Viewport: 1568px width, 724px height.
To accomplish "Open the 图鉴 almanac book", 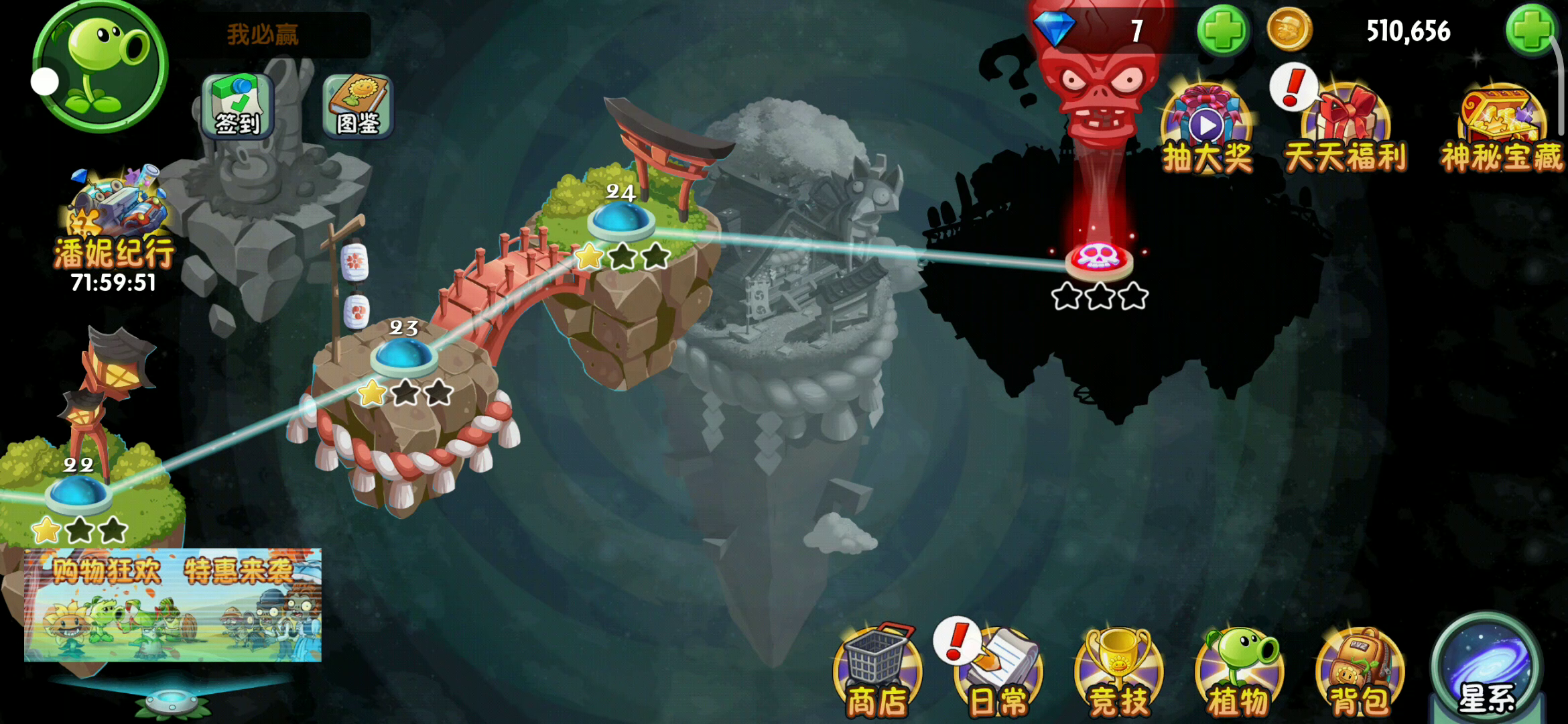I will coord(358,106).
